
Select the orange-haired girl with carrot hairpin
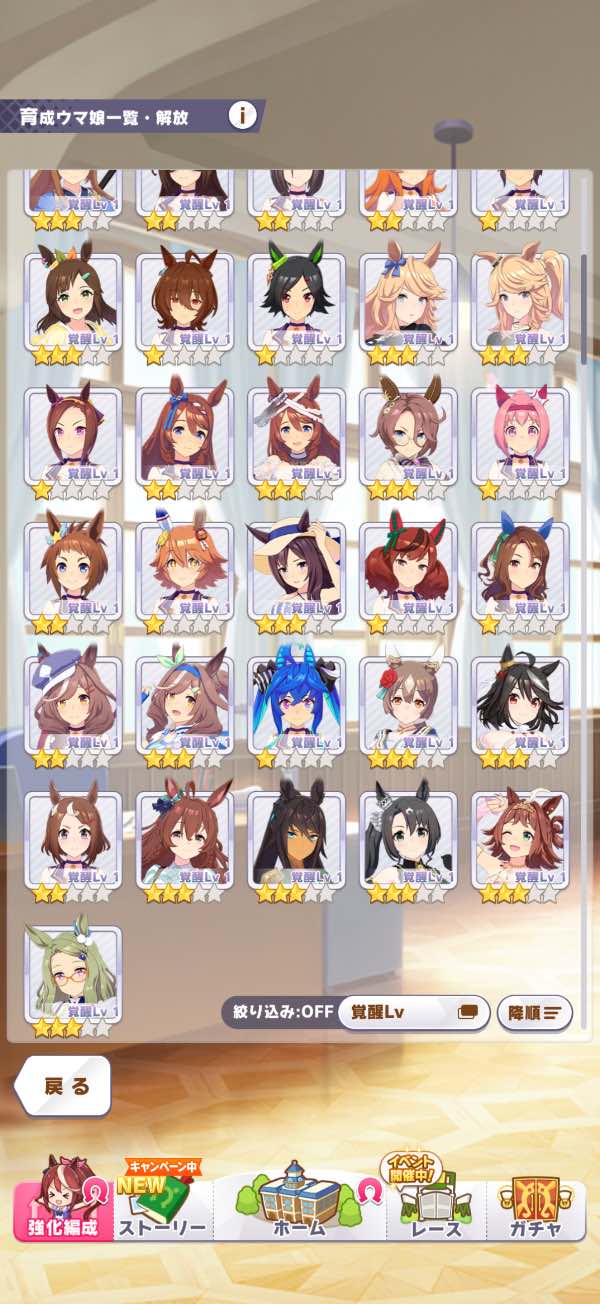pyautogui.click(x=185, y=570)
